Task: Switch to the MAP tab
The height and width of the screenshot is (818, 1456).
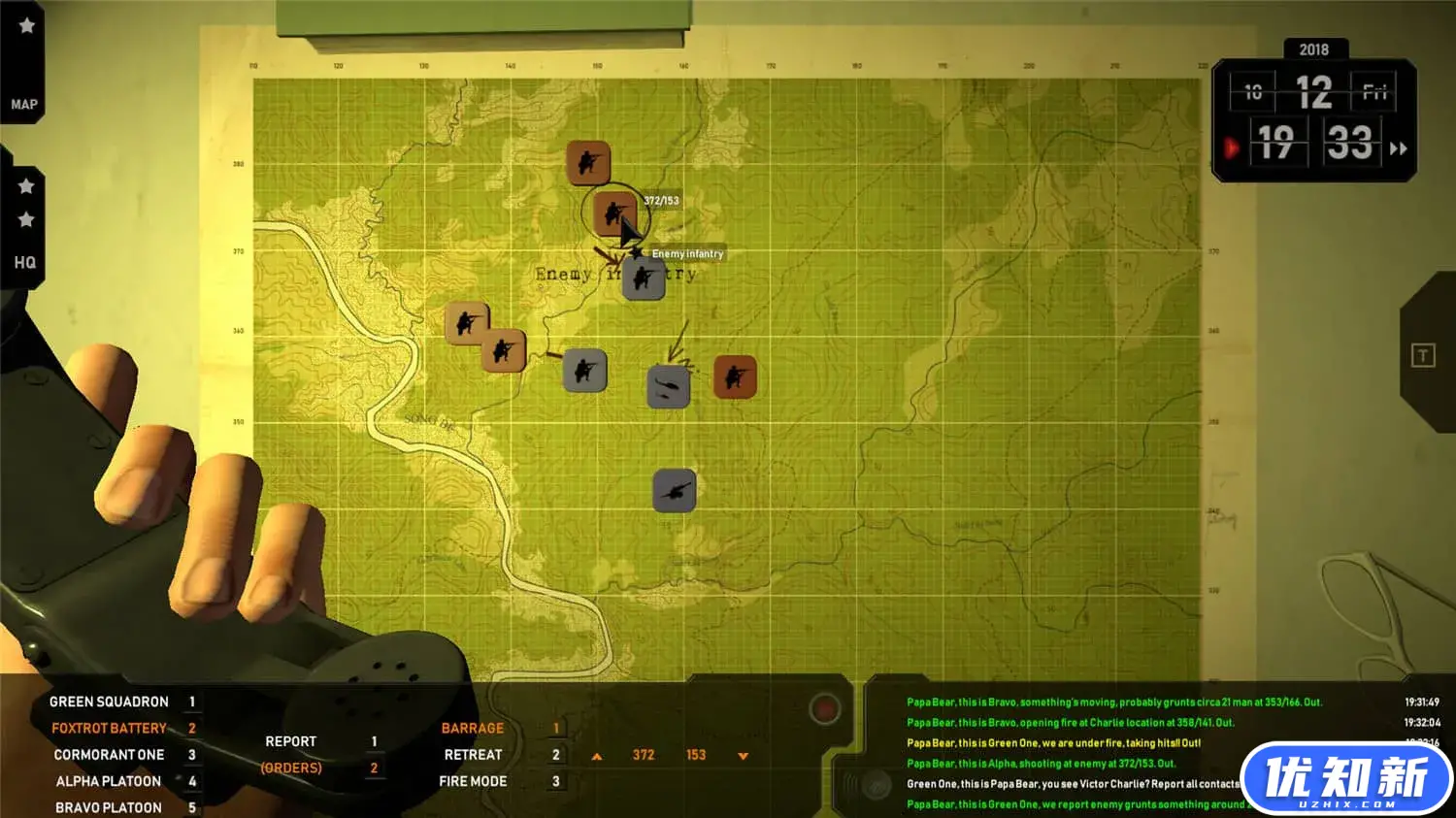Action: click(24, 105)
